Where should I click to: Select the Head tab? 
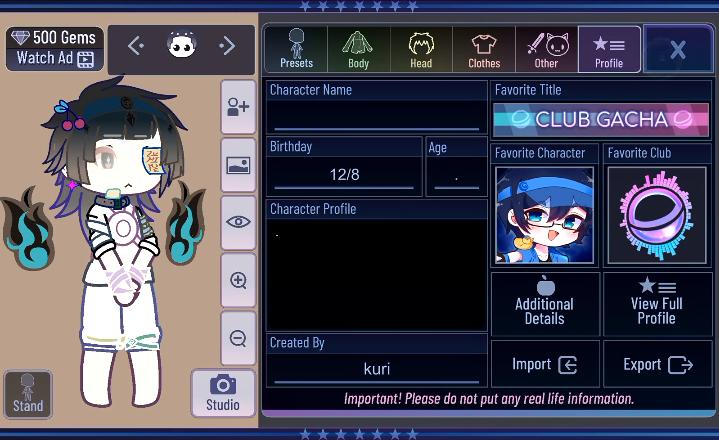(x=421, y=49)
